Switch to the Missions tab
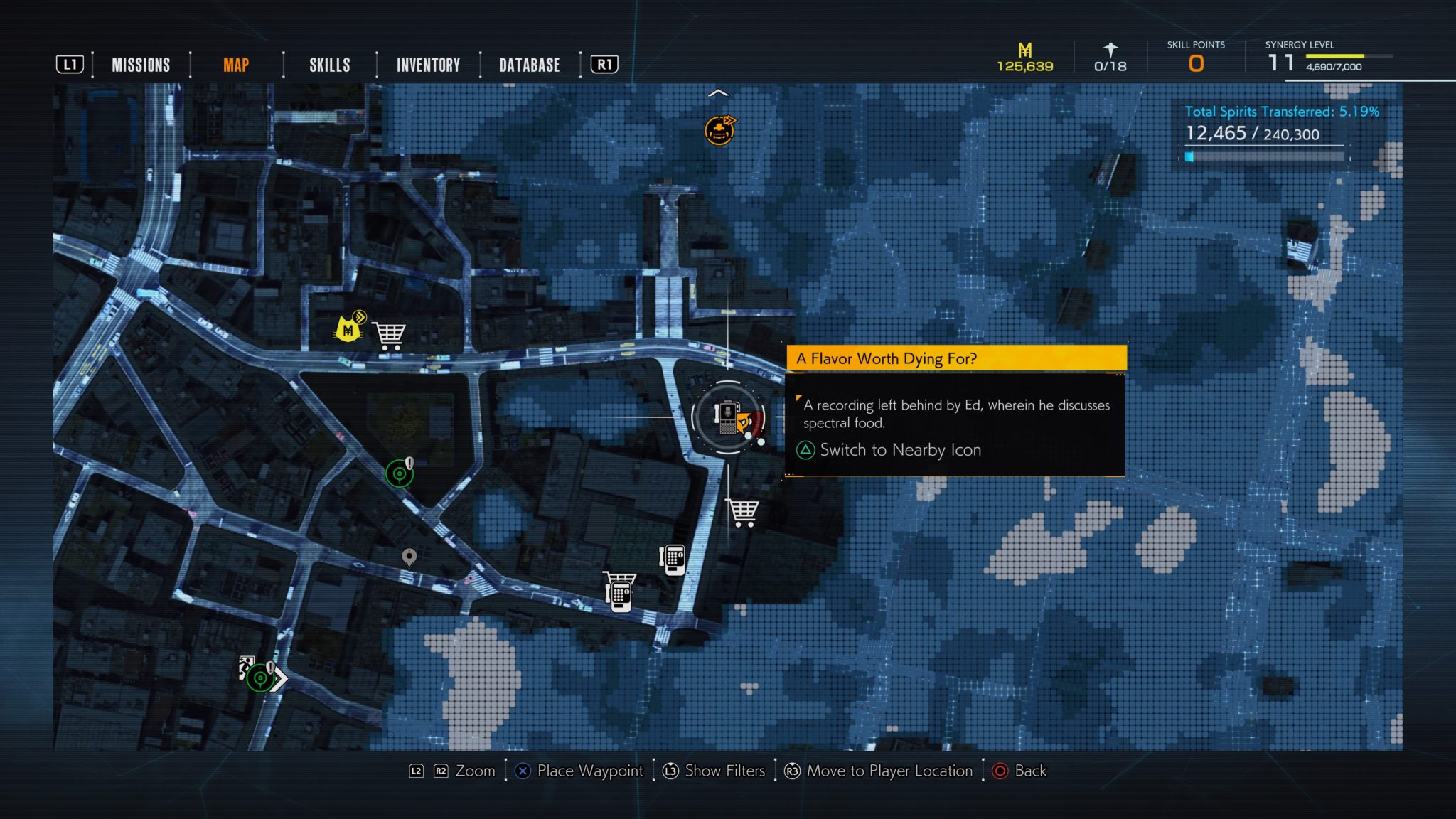 click(x=140, y=65)
